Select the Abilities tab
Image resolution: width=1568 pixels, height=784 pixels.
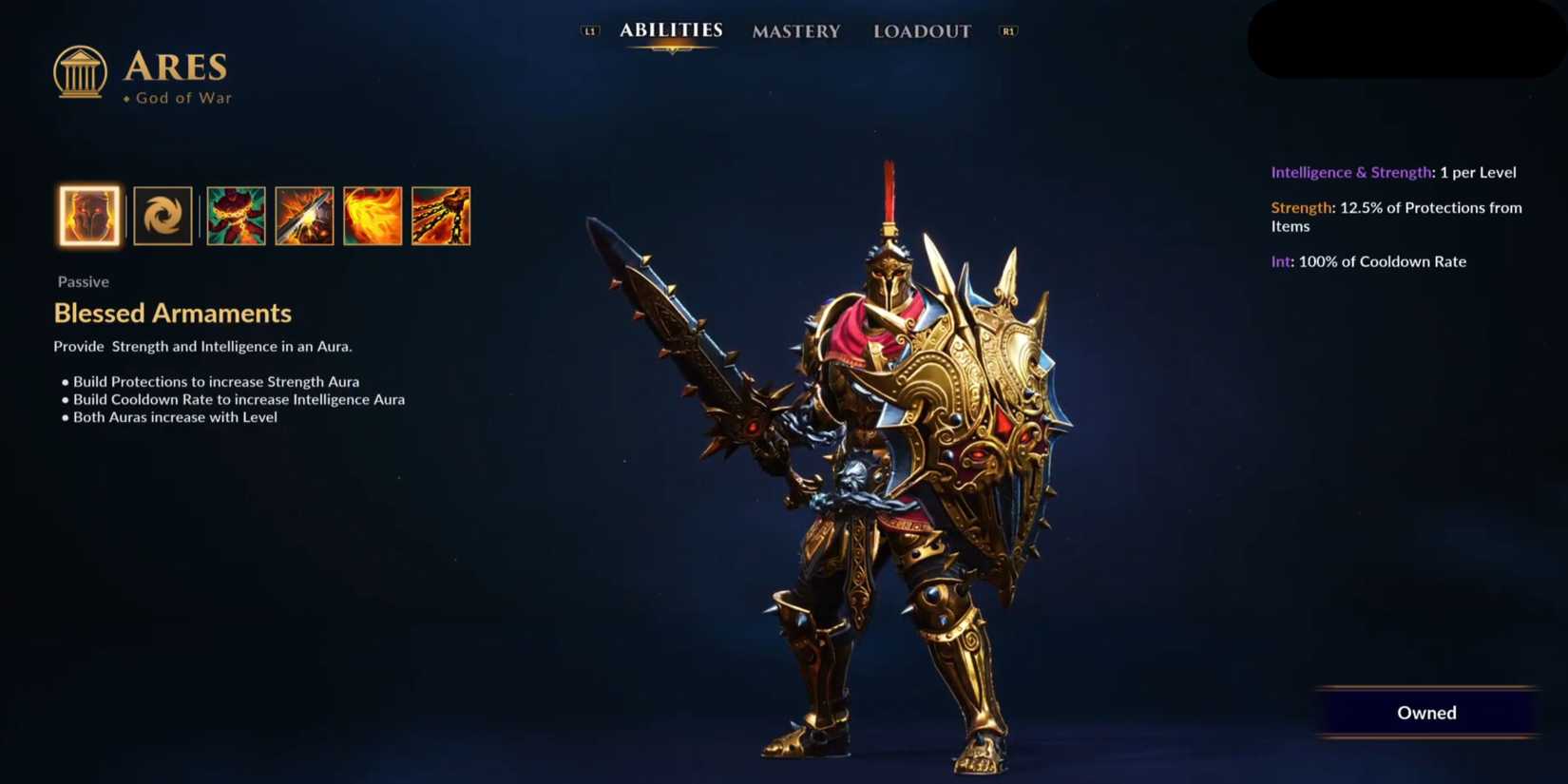[x=671, y=29]
